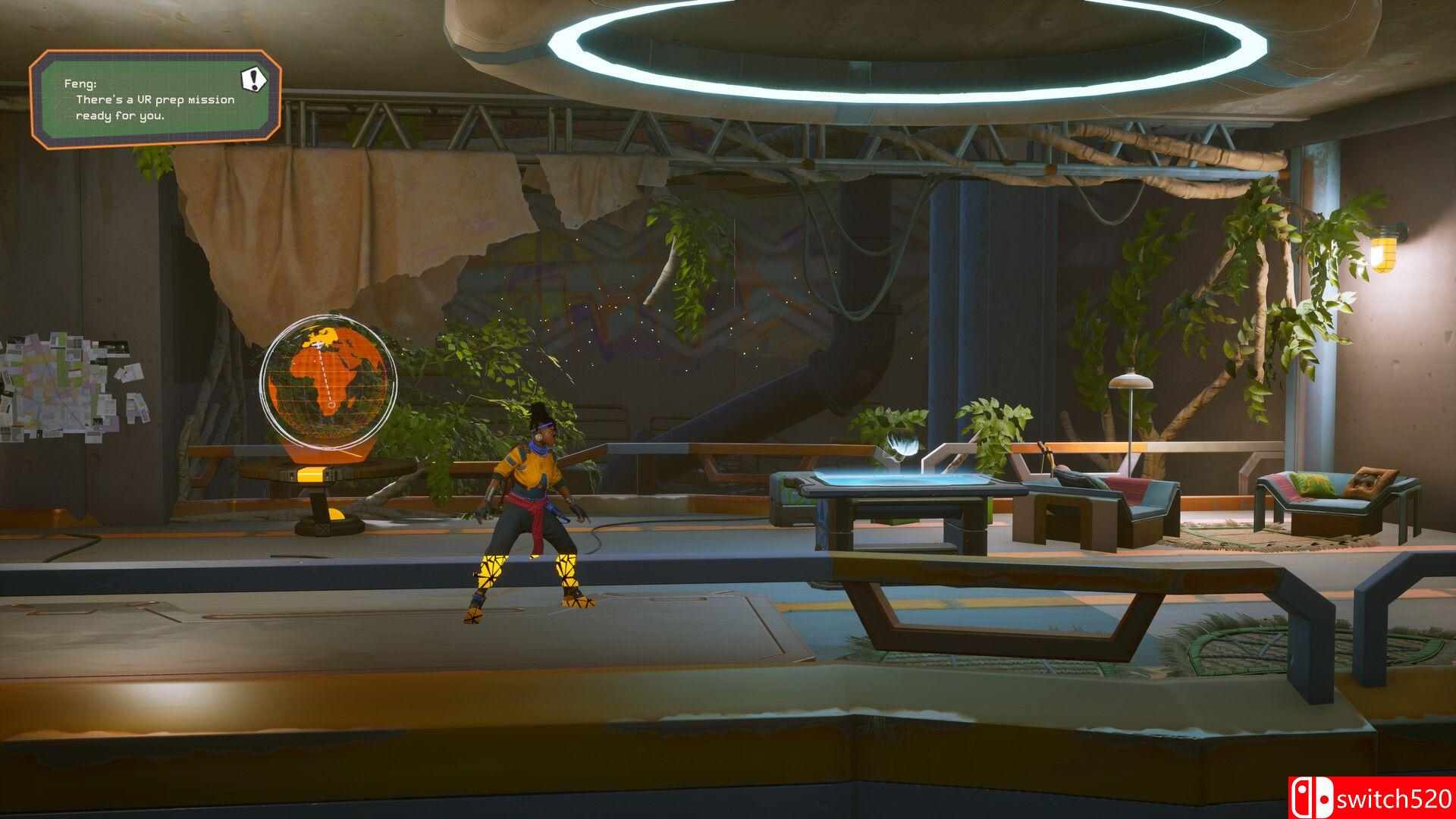
Task: Click the exclamation alert icon
Action: [254, 77]
